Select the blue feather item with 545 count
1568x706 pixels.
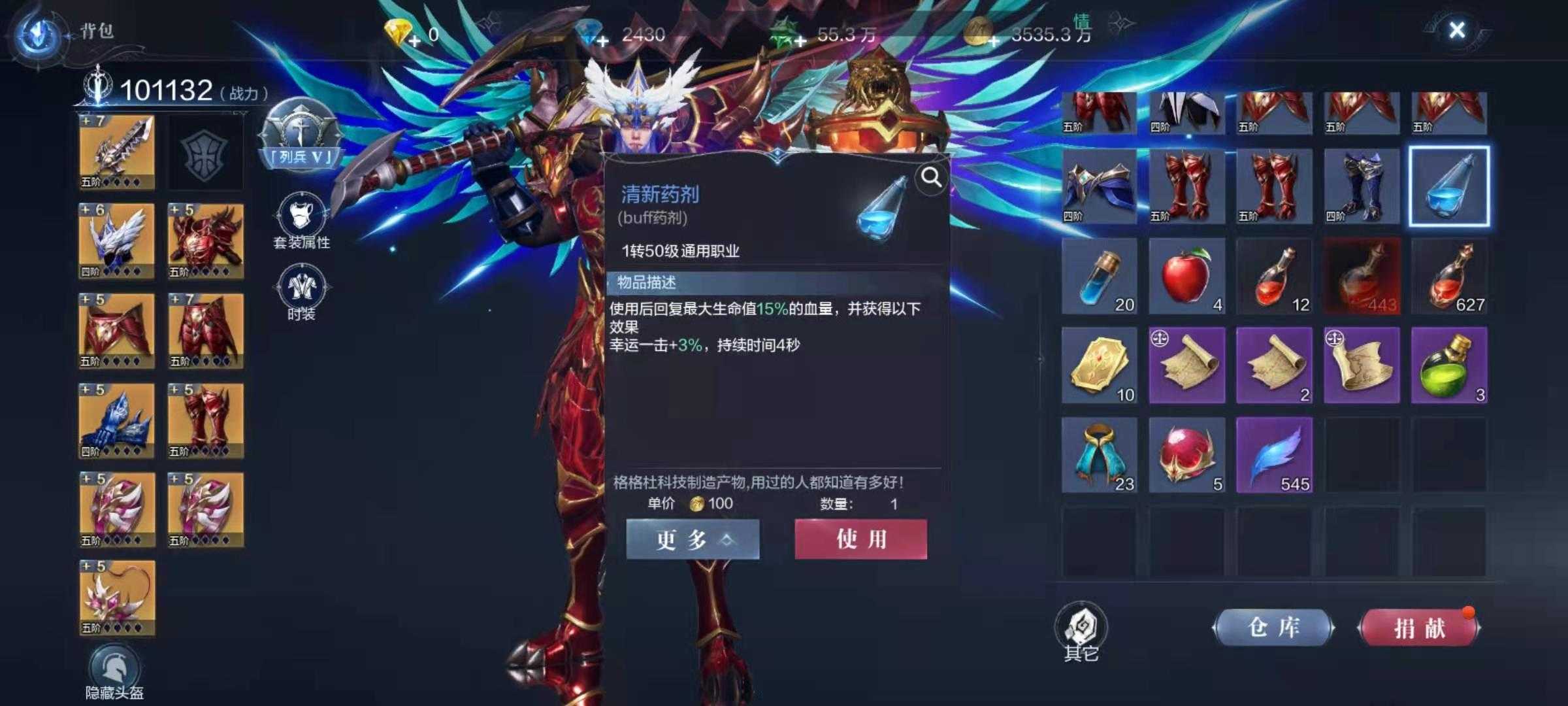pyautogui.click(x=1273, y=454)
